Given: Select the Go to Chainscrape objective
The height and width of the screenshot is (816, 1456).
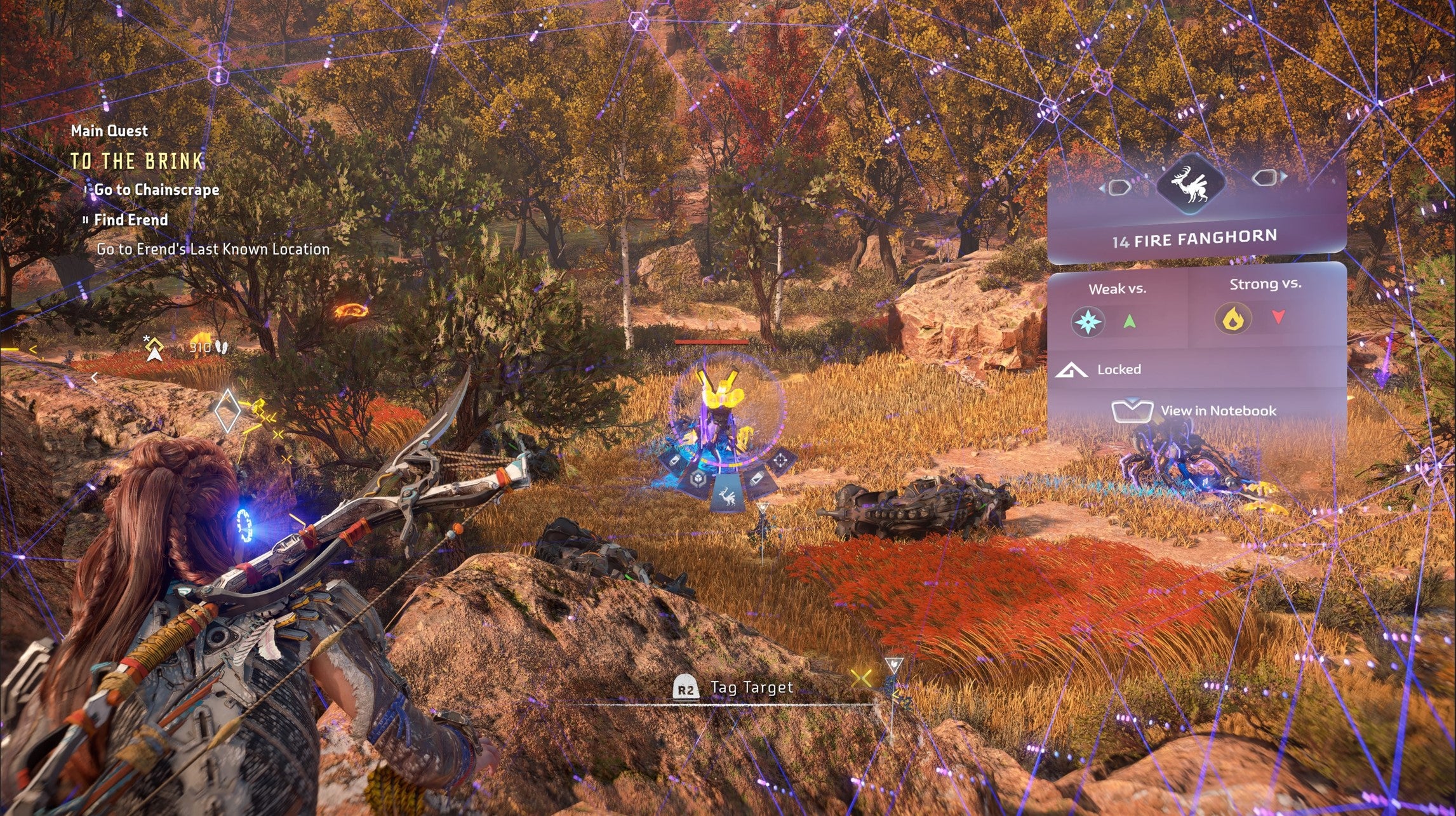Looking at the screenshot, I should pyautogui.click(x=156, y=190).
